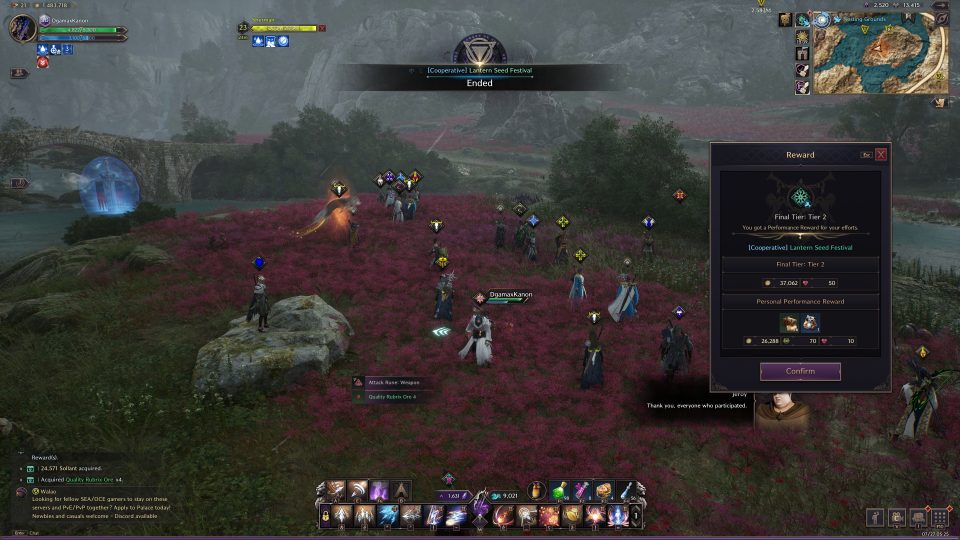Select the green potion hotbar slot
Image resolution: width=960 pixels, height=540 pixels.
[x=562, y=490]
